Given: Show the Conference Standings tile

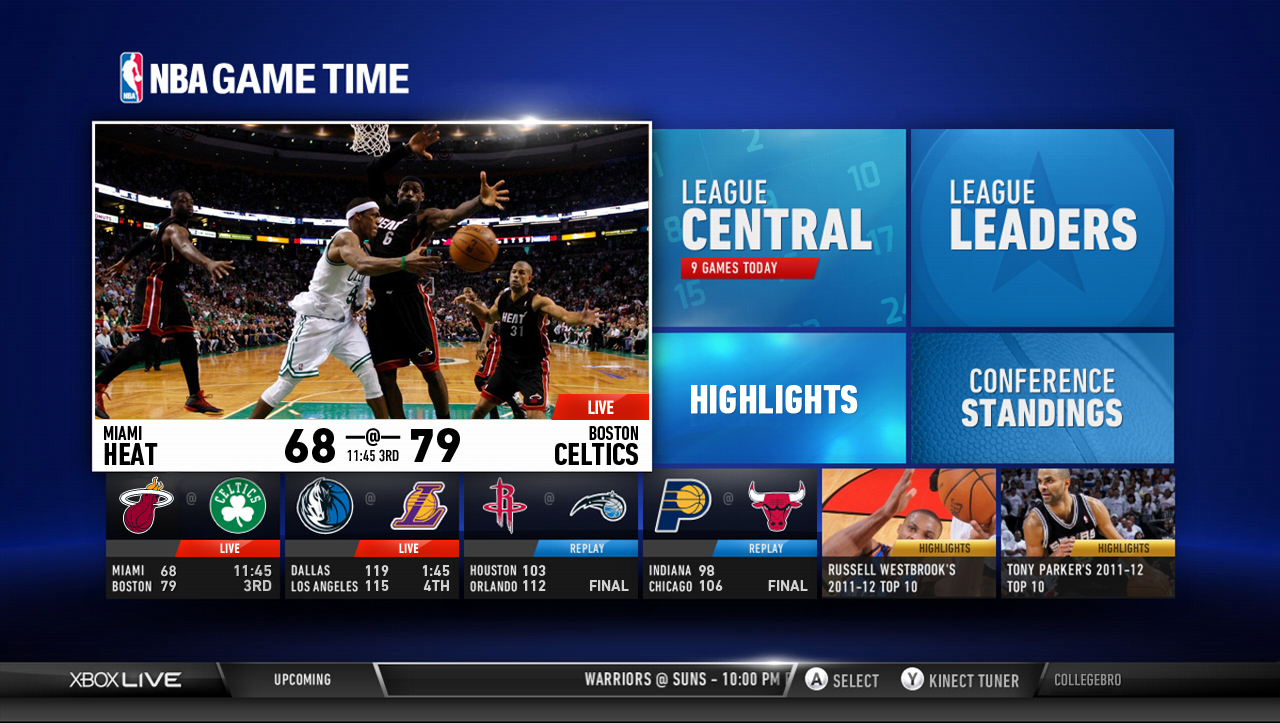Looking at the screenshot, I should click(x=1042, y=398).
